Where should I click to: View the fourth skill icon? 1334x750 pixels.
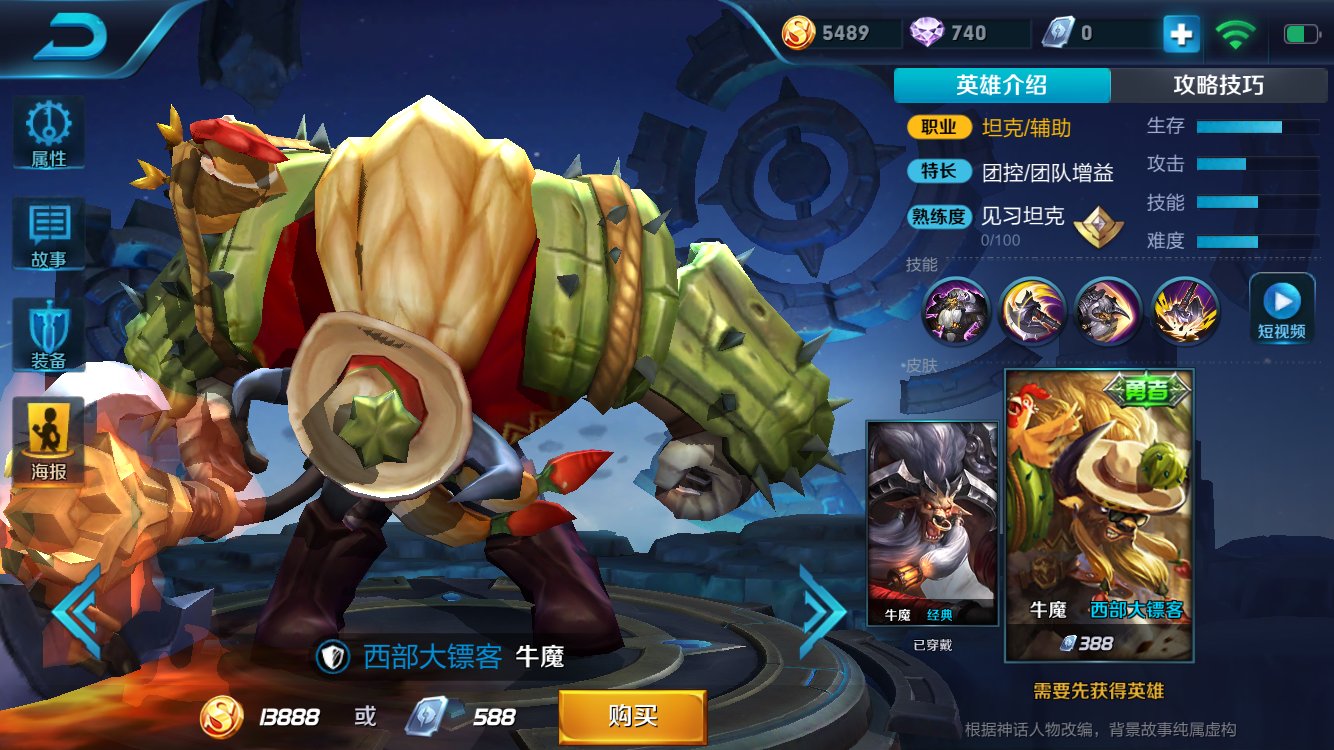click(1185, 311)
